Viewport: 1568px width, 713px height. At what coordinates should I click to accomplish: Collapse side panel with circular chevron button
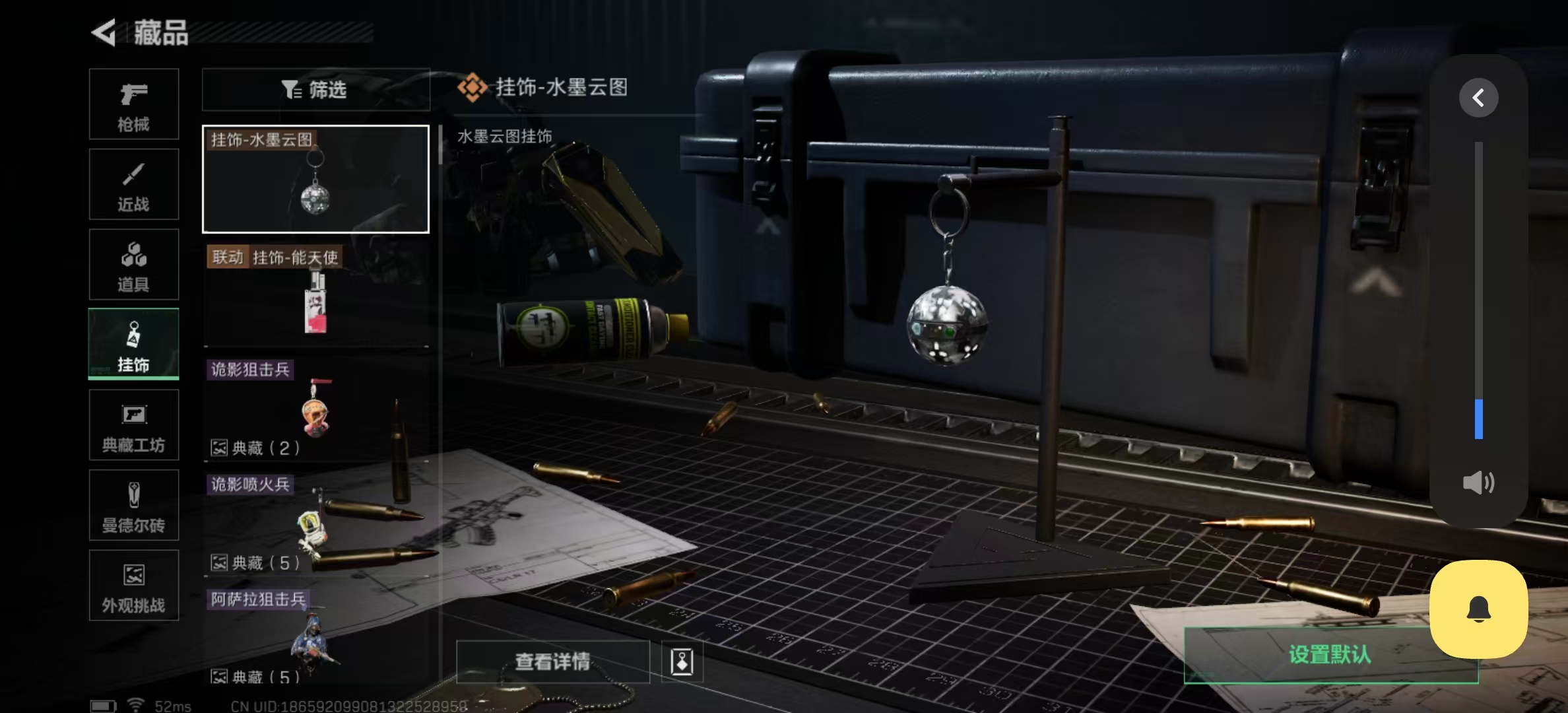1478,97
